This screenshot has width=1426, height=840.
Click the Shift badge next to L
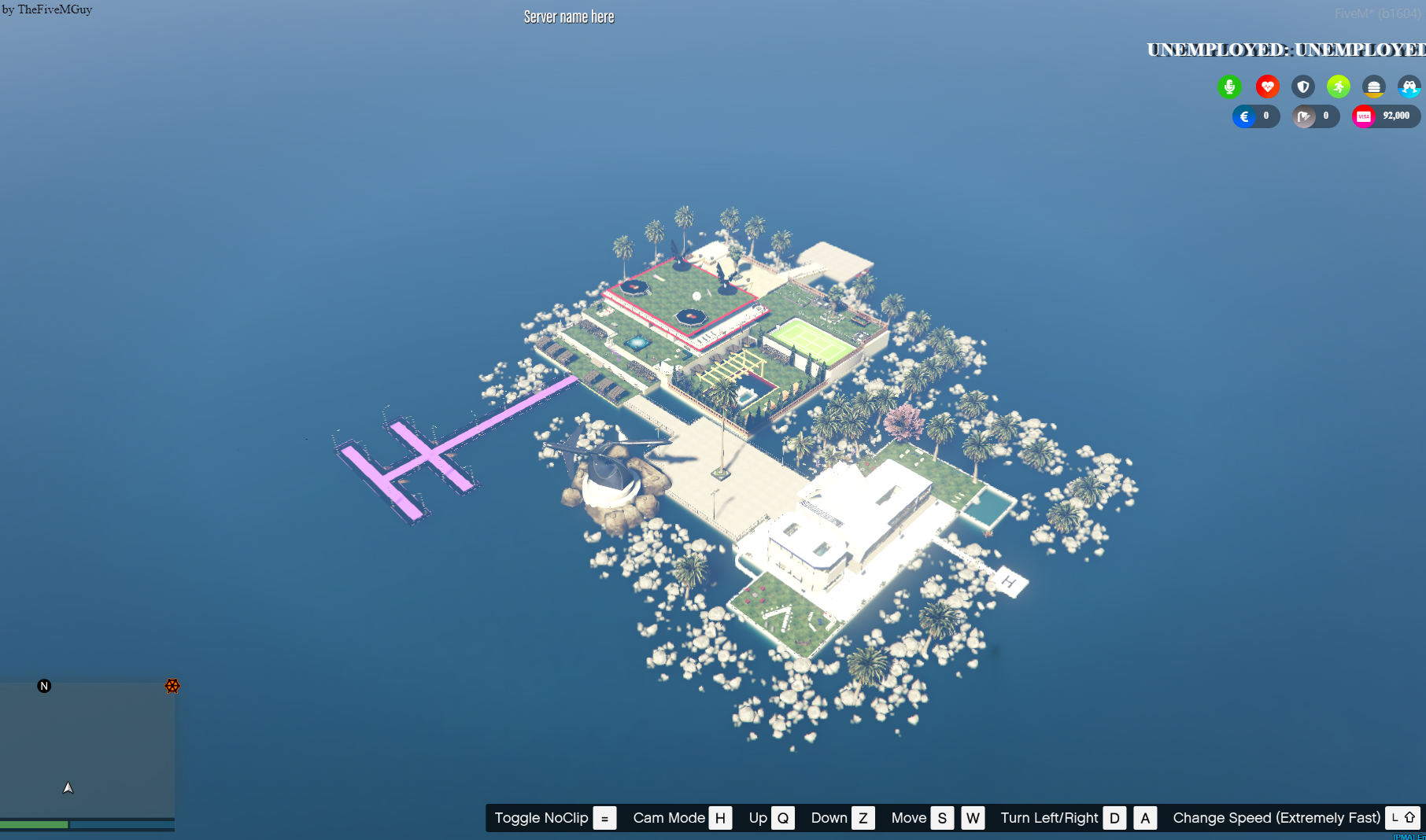(x=1408, y=818)
